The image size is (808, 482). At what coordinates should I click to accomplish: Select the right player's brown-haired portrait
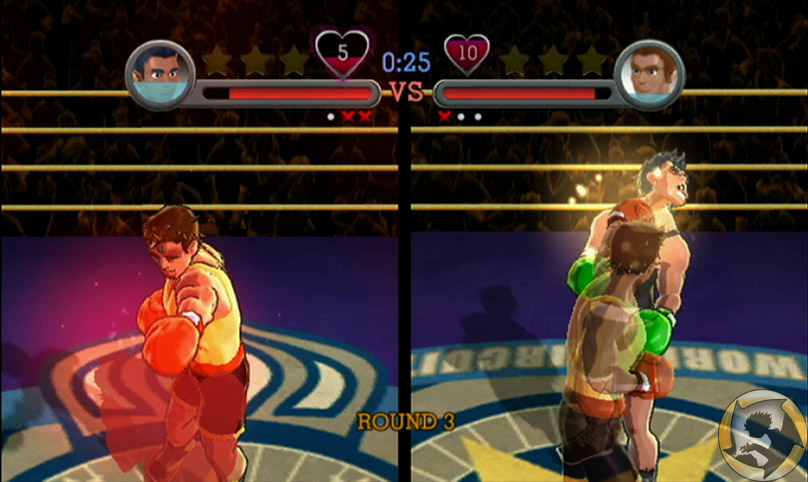[x=650, y=74]
